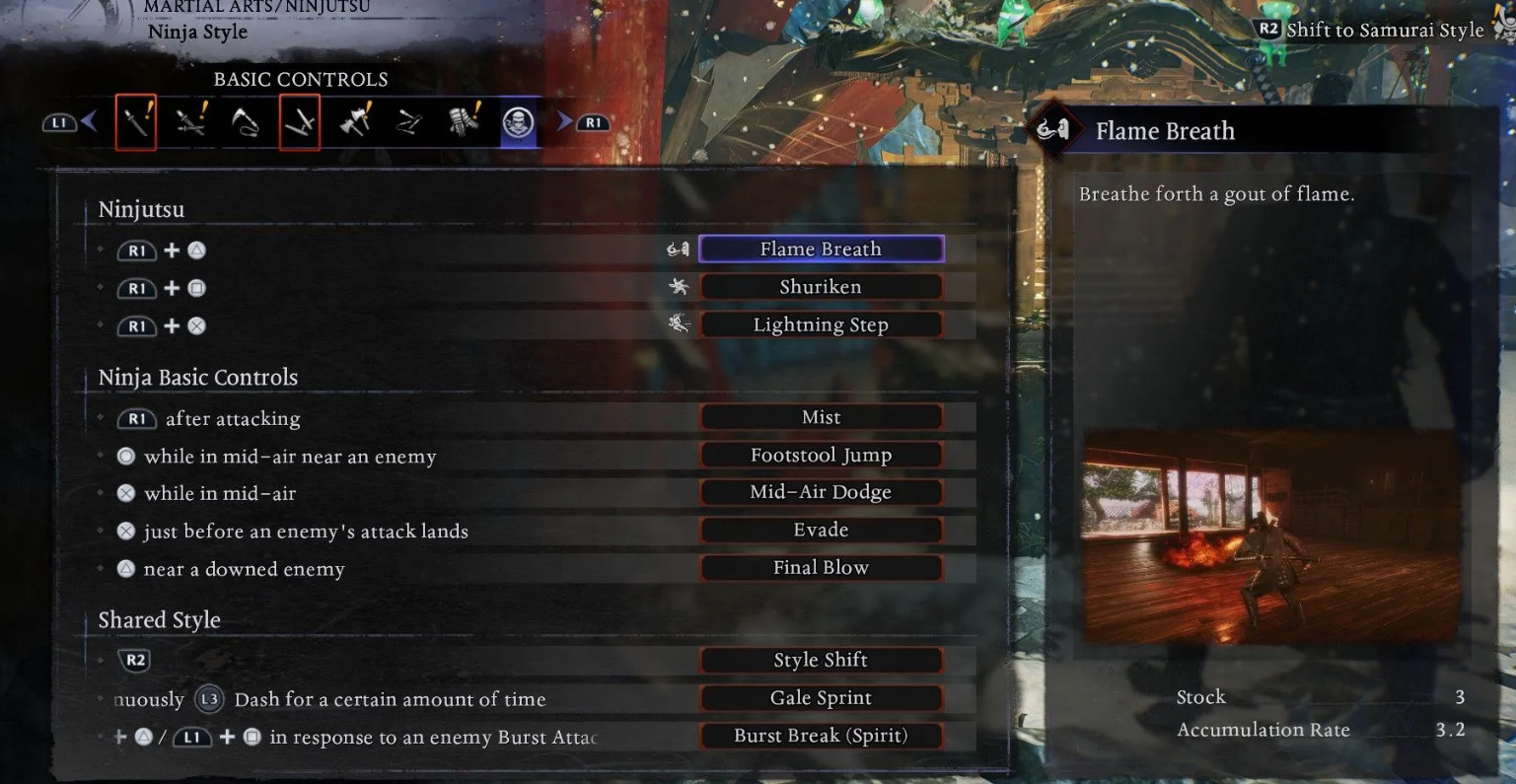Select the Evade control entry
Viewport: 1516px width, 784px height.
pos(821,531)
